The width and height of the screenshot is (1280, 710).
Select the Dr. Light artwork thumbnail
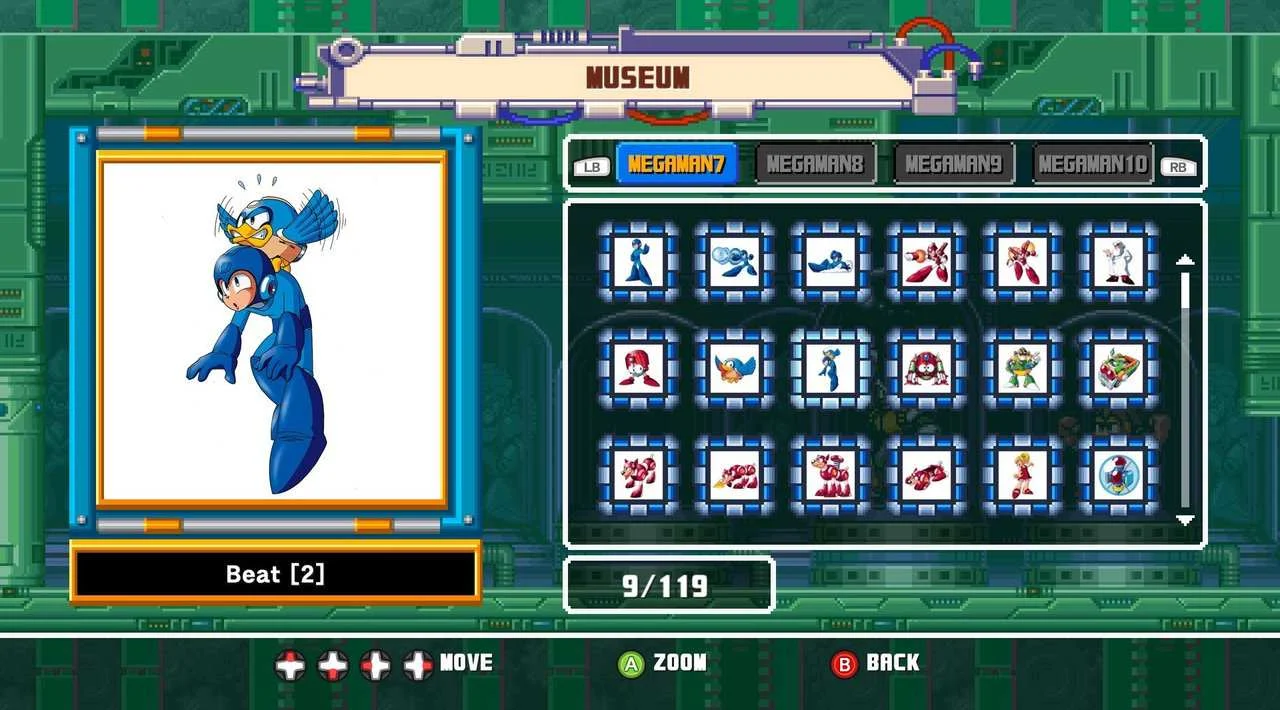click(1118, 262)
